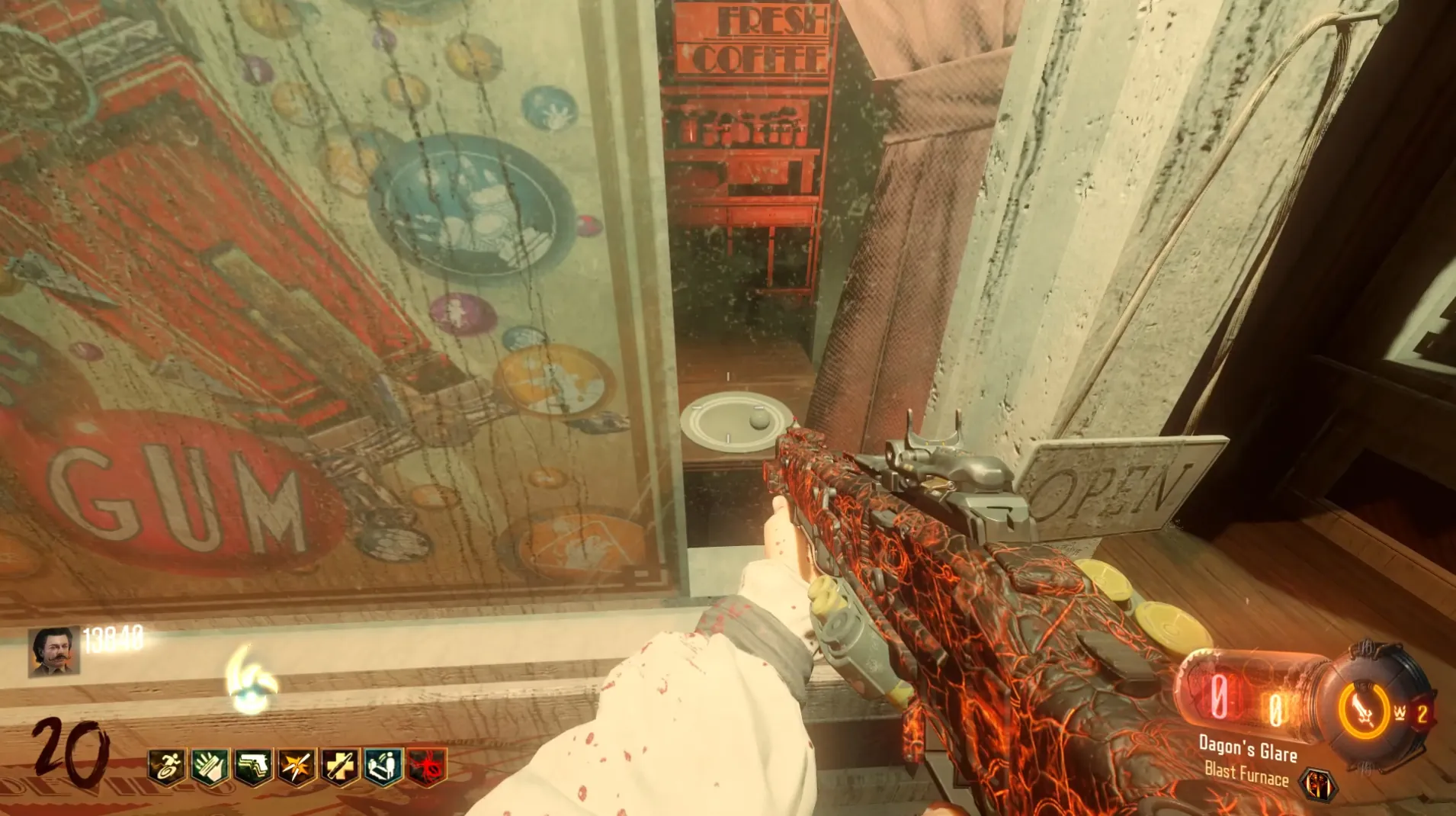
Task: Select the gold cross and bullet perk
Action: [340, 766]
